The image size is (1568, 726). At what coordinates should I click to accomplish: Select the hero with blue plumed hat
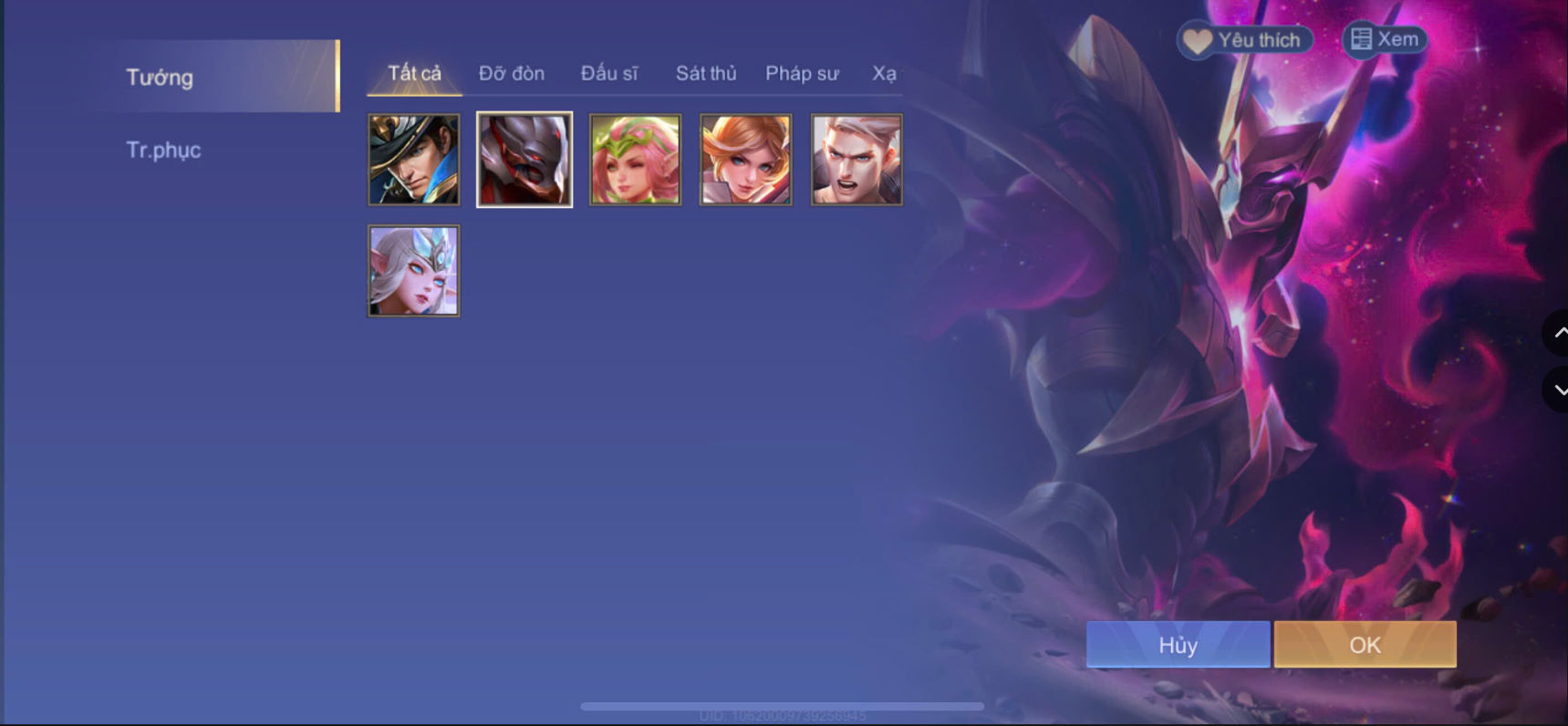(413, 159)
